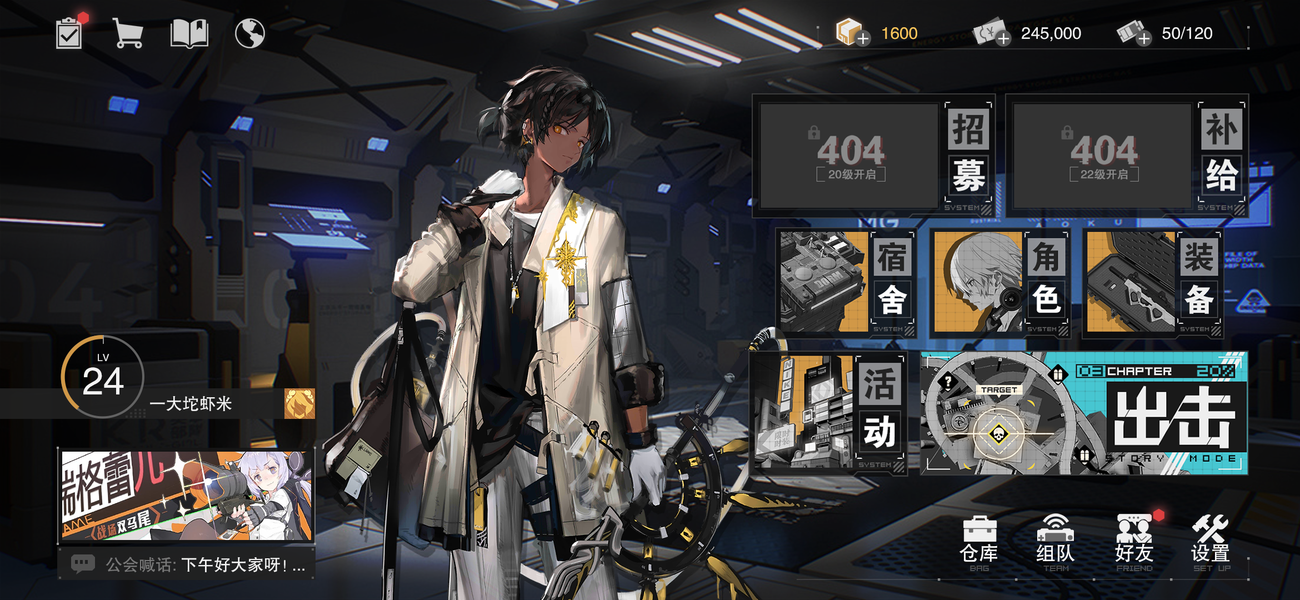1300x600 pixels.
Task: Open the 角色 character menu
Action: (x=998, y=281)
